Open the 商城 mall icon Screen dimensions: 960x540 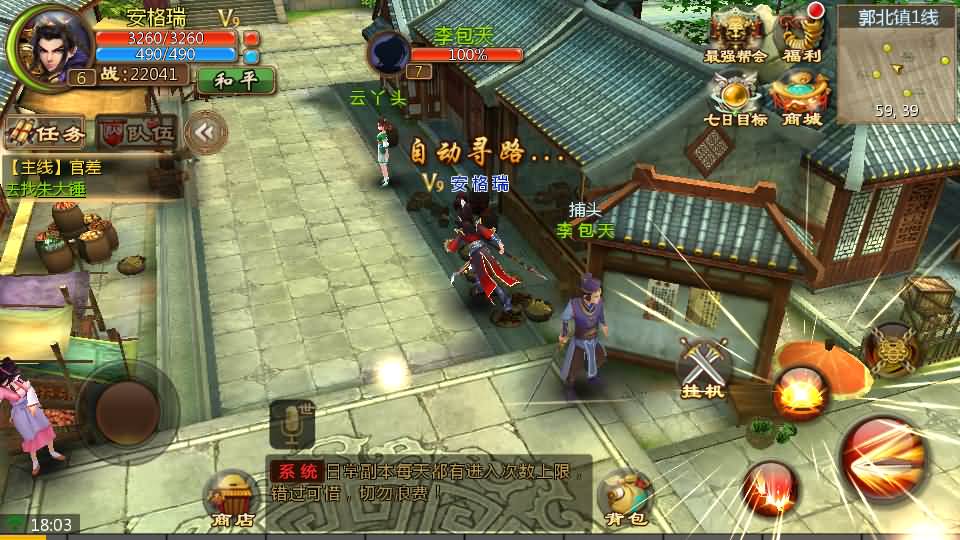(x=801, y=101)
